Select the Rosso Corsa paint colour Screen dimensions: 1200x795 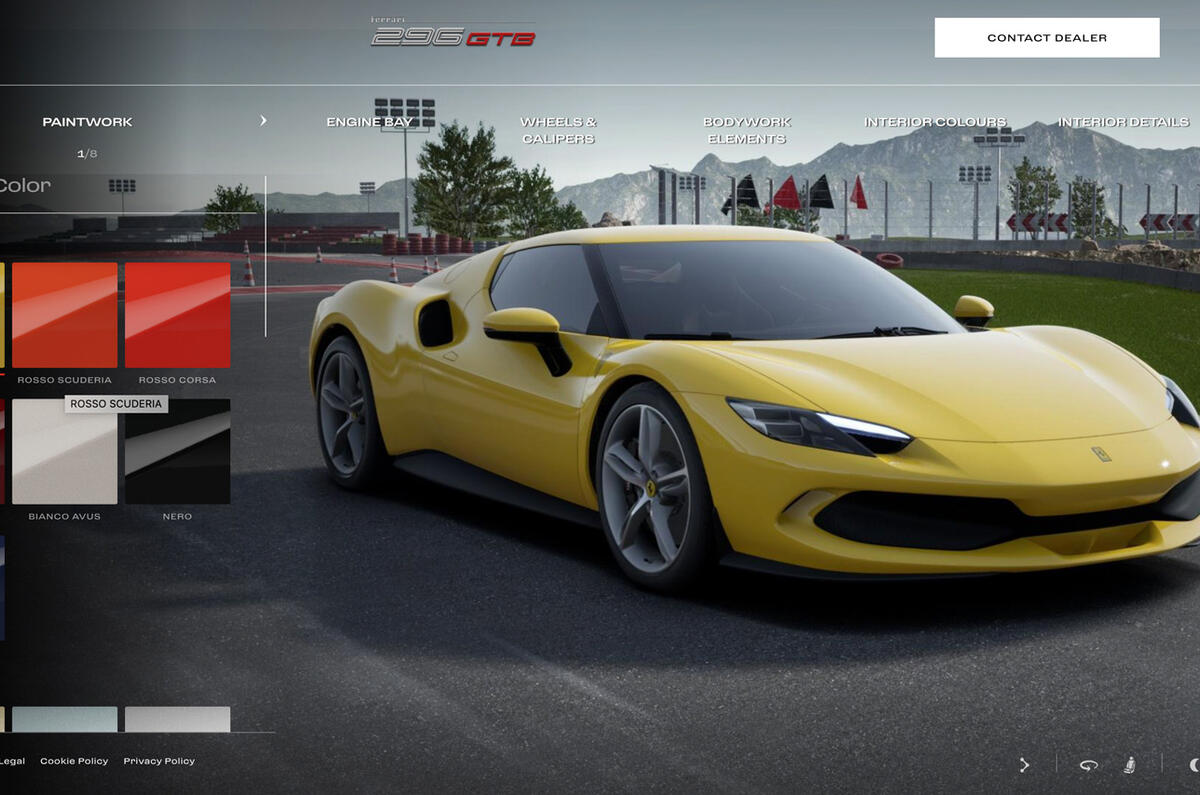(x=177, y=315)
